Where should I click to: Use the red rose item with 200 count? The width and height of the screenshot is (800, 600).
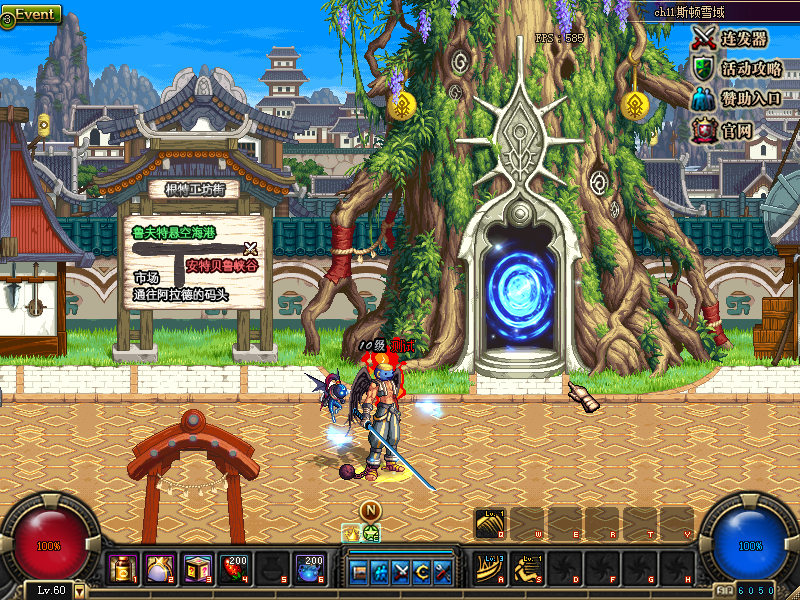click(x=235, y=571)
